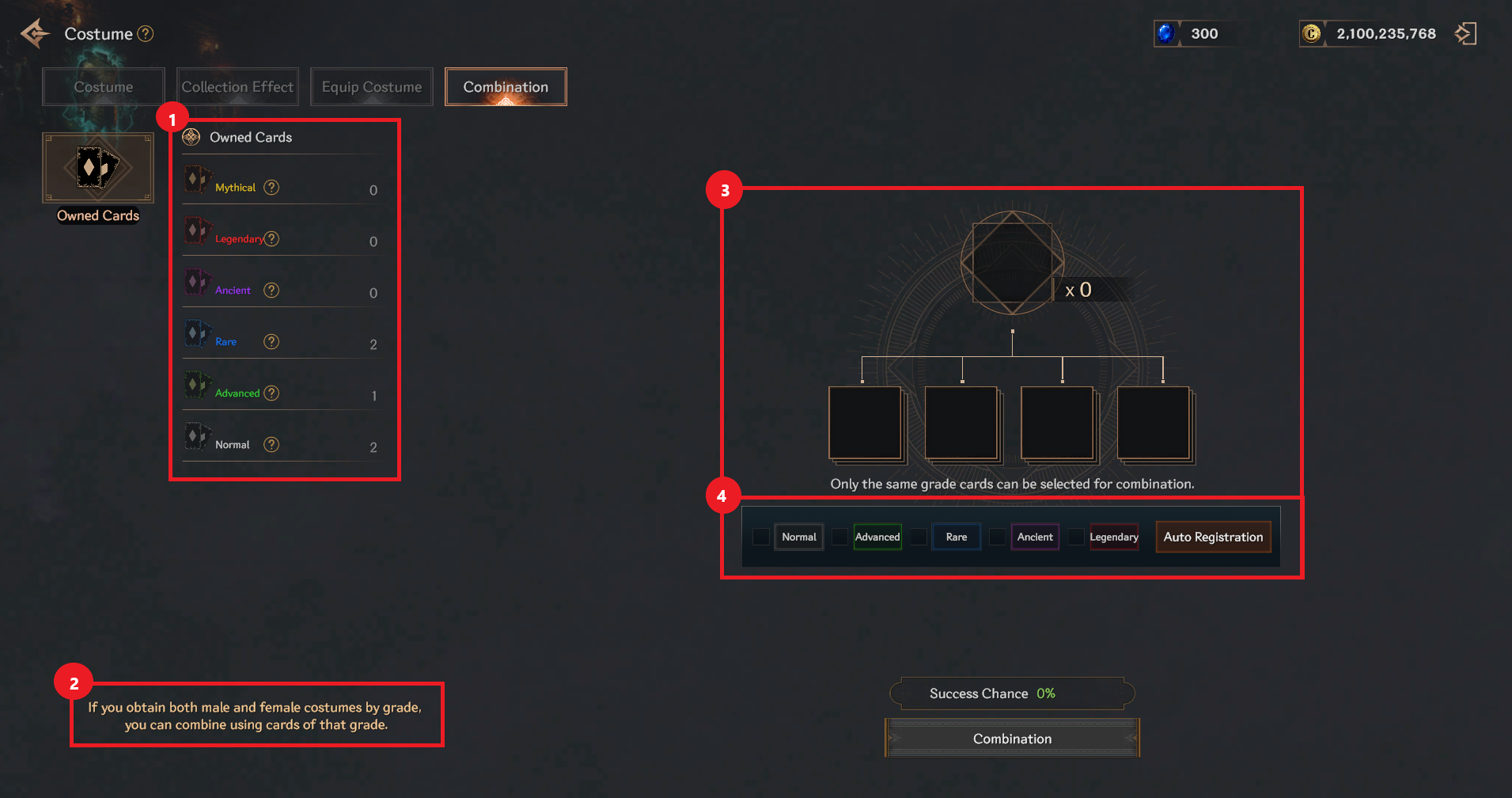Toggle the Ancient grade checkbox
Screen dimensions: 1512x798
pyautogui.click(x=998, y=537)
